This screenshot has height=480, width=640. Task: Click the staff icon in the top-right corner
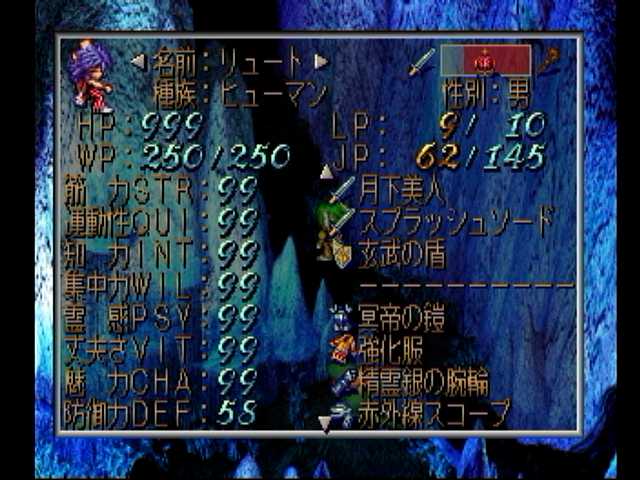point(548,62)
